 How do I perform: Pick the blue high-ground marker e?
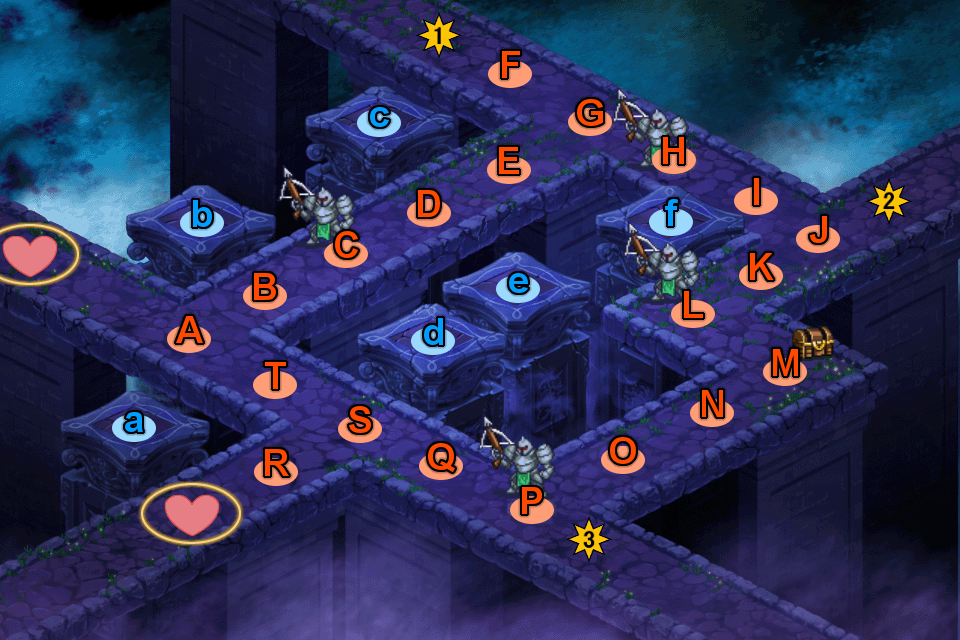[x=518, y=284]
